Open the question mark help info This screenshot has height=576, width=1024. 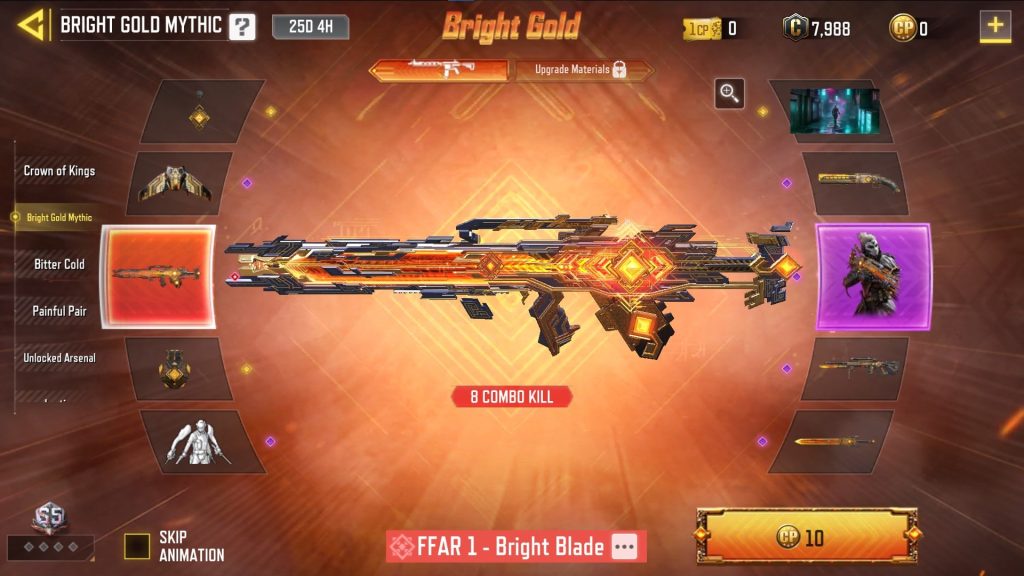(x=242, y=27)
